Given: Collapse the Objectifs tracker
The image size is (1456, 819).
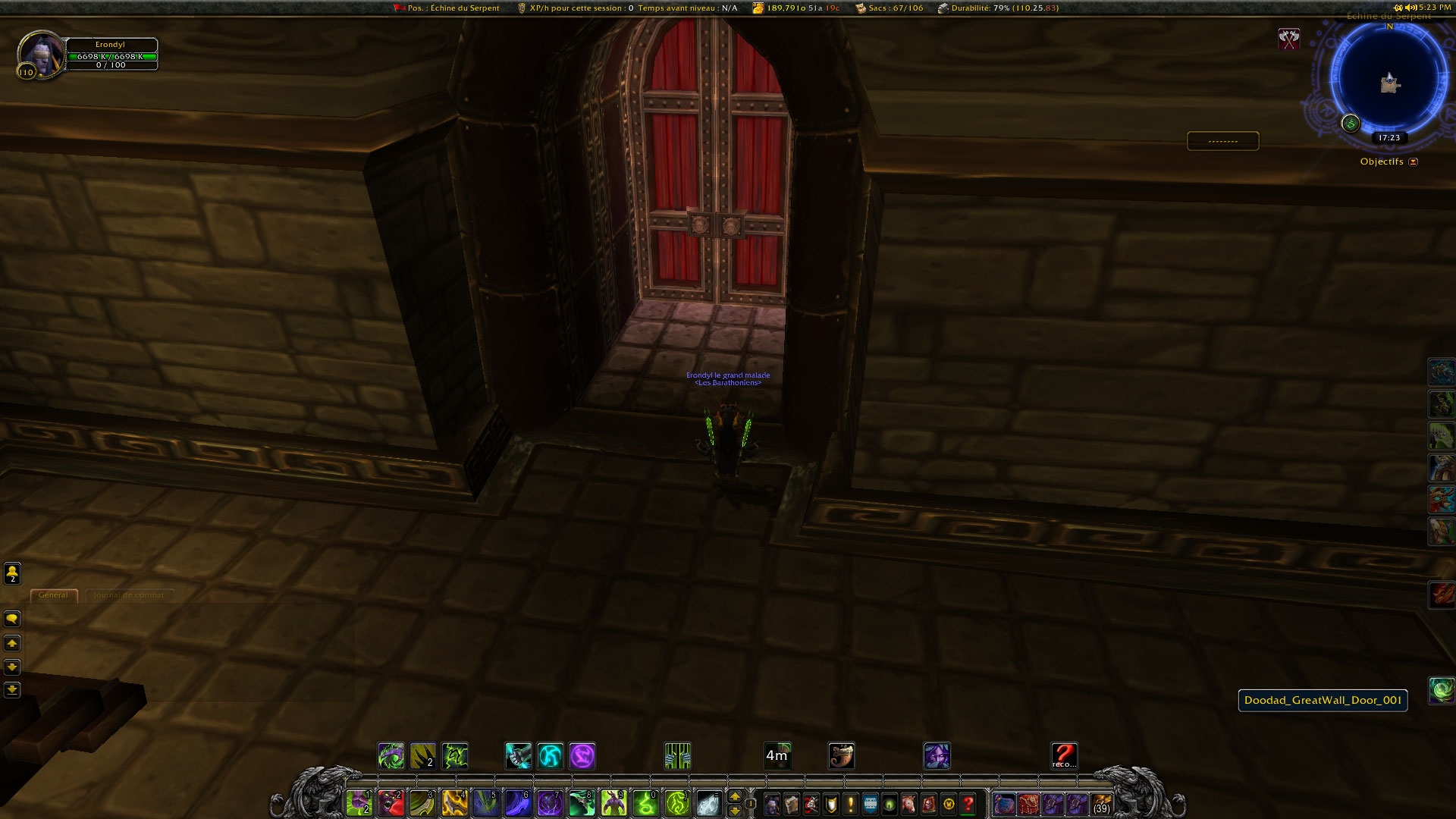Looking at the screenshot, I should coord(1412,162).
